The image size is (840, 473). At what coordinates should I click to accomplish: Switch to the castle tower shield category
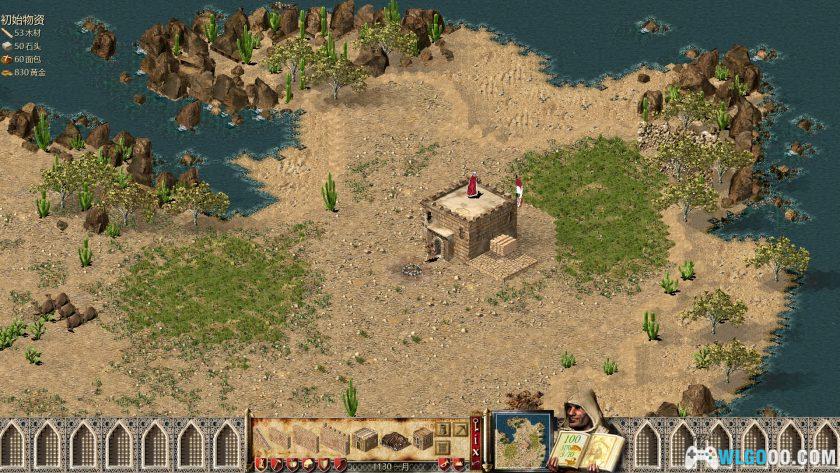[x=258, y=464]
